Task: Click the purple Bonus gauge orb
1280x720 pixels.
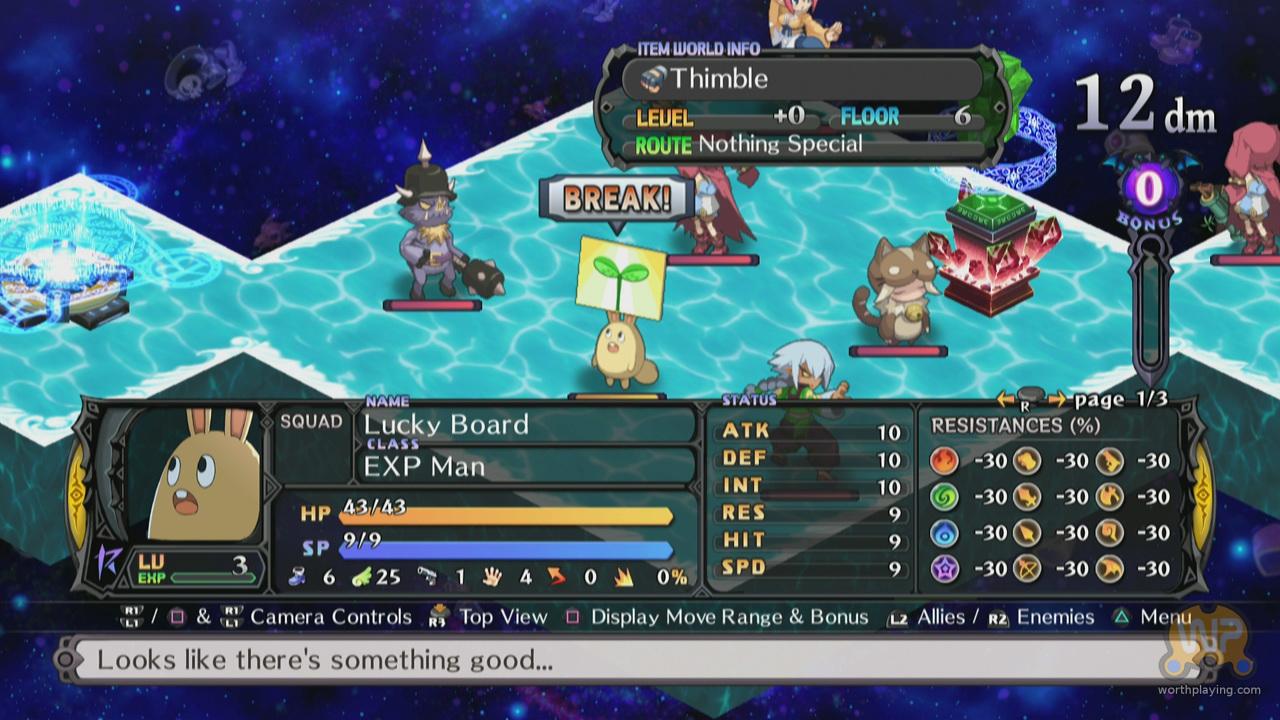Action: coord(1140,187)
